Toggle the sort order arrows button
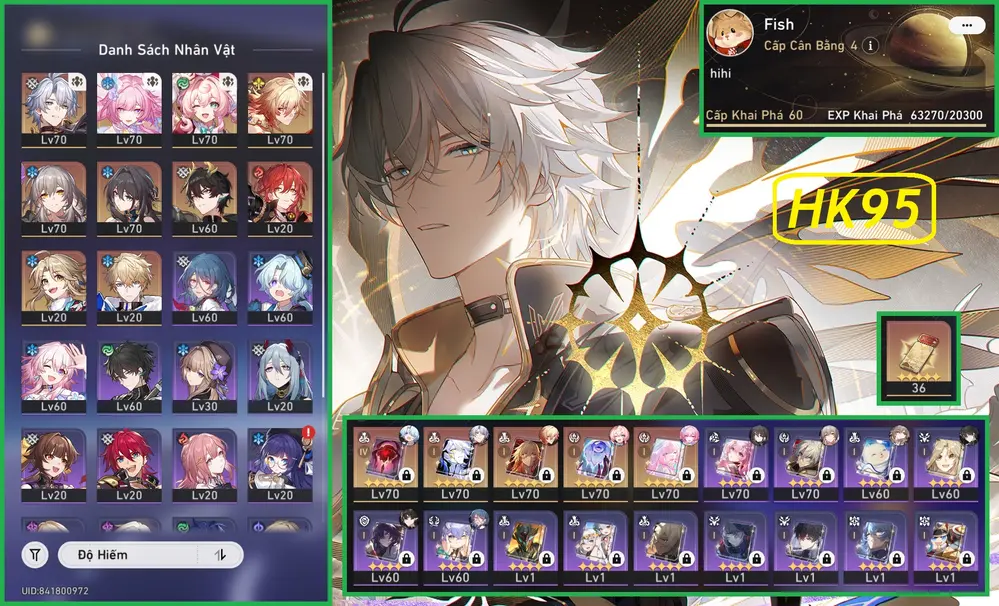The height and width of the screenshot is (606, 999). click(222, 554)
